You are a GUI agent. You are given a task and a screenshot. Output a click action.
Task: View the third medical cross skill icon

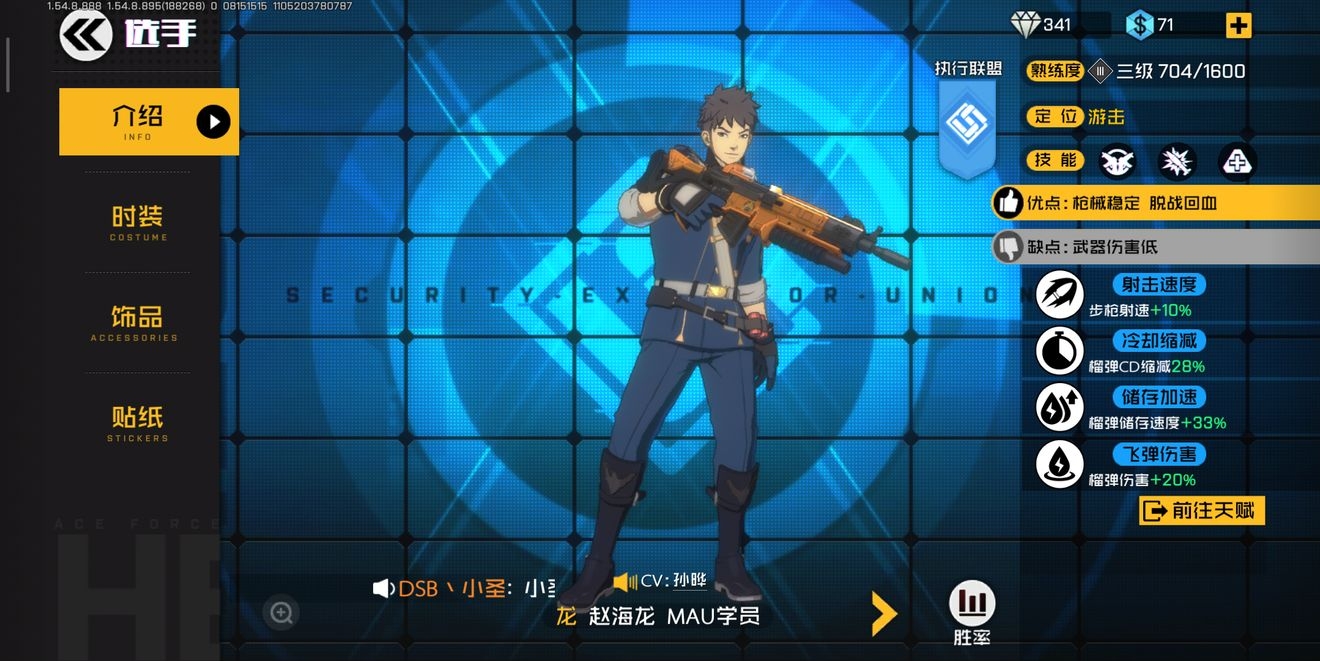(x=1237, y=161)
